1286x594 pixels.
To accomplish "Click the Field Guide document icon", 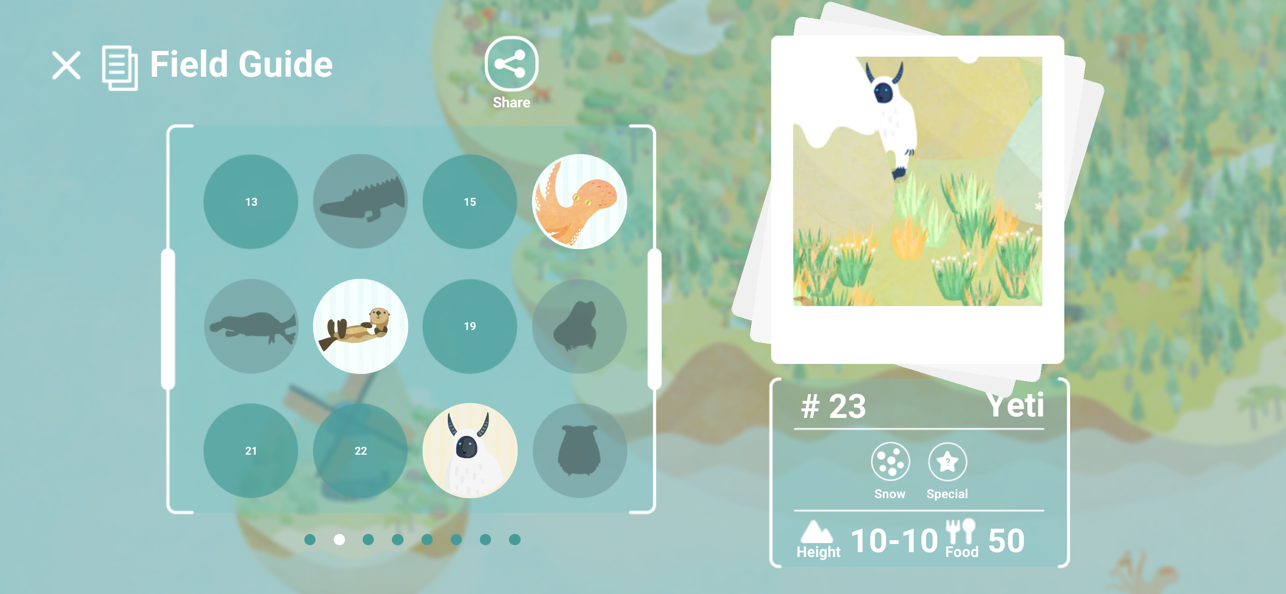I will 120,68.
